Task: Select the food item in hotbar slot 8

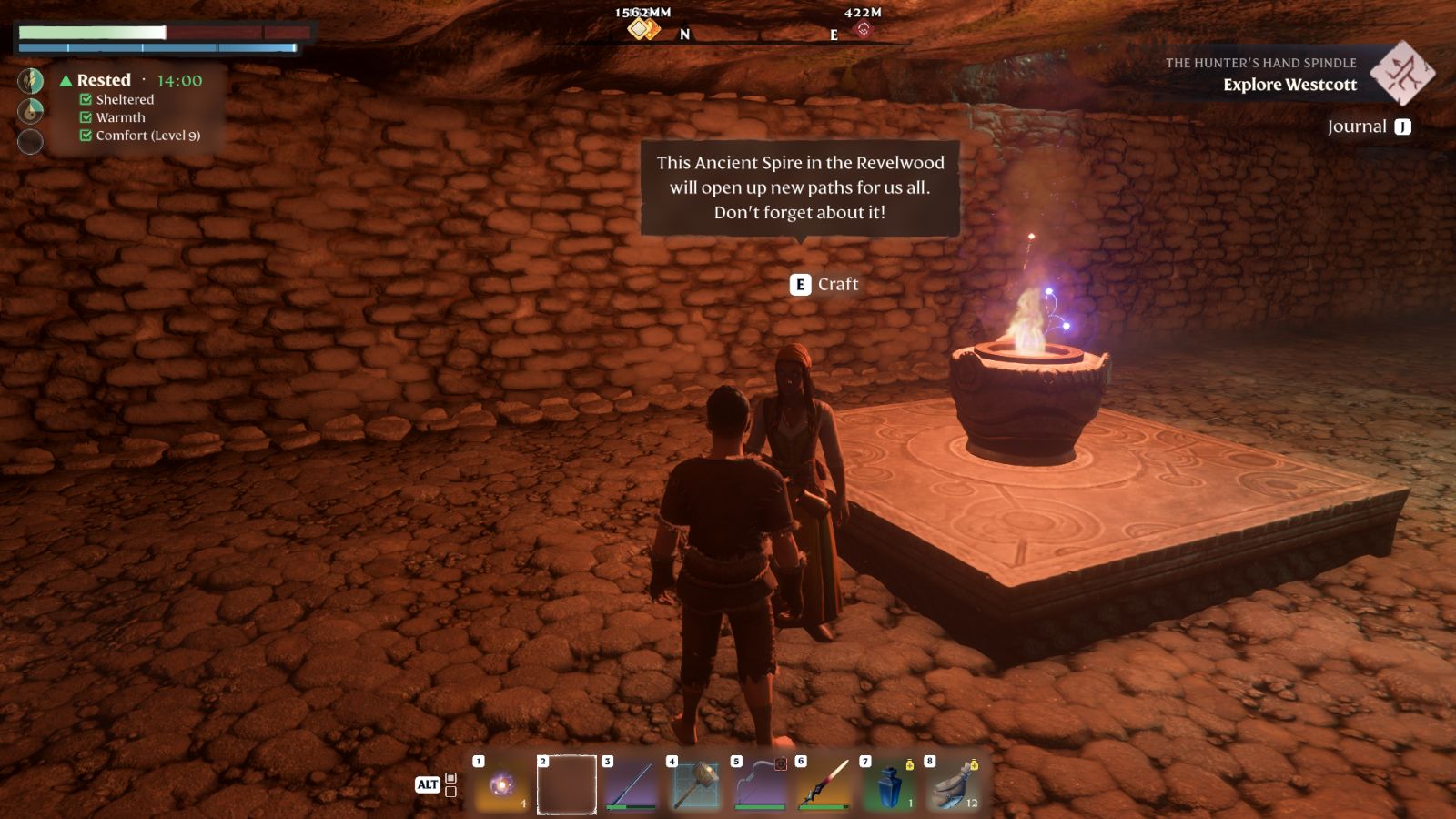Action: pyautogui.click(x=952, y=786)
